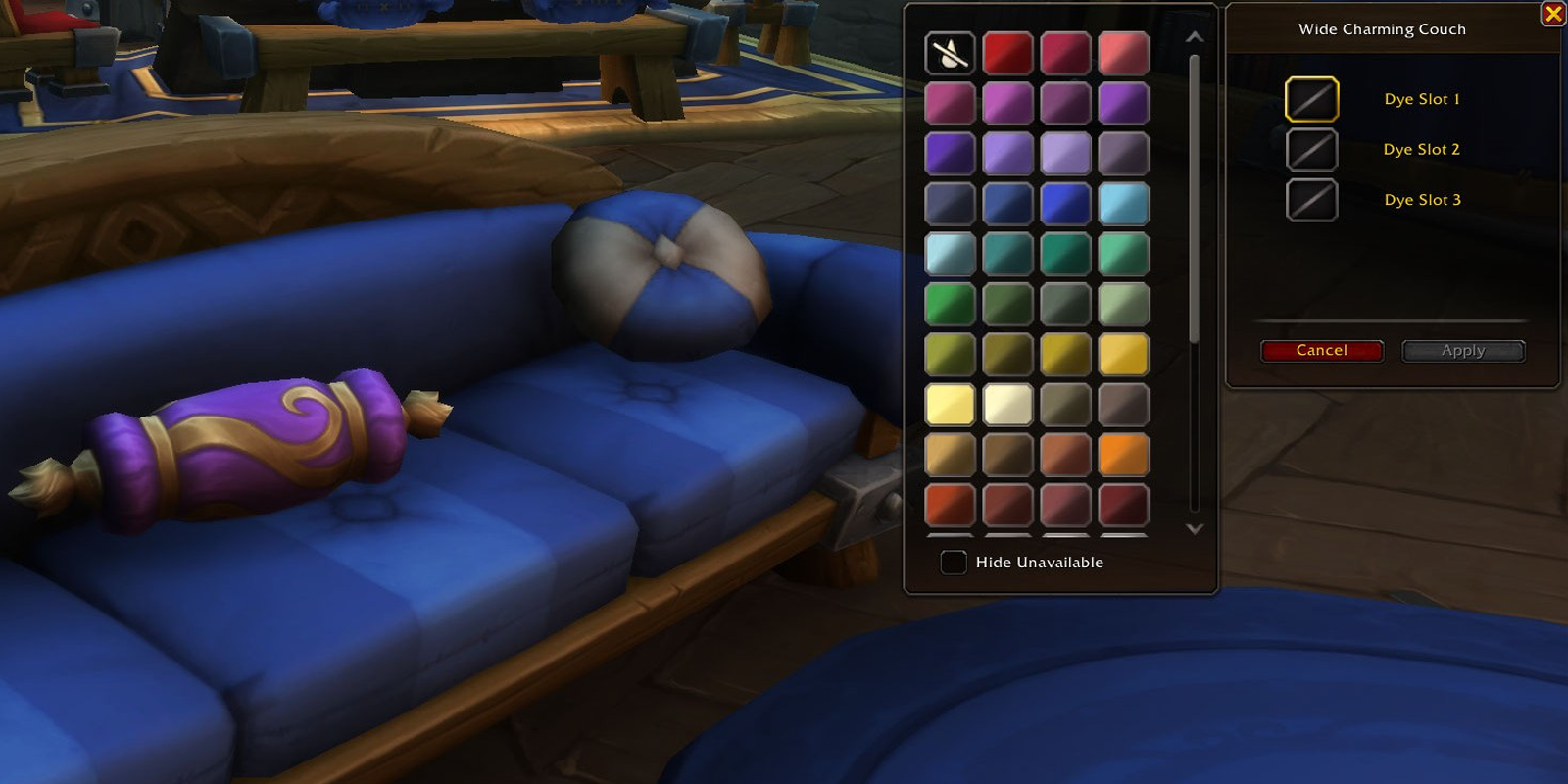The image size is (1568, 784).
Task: Select Dye Slot 2
Action: [x=1310, y=149]
